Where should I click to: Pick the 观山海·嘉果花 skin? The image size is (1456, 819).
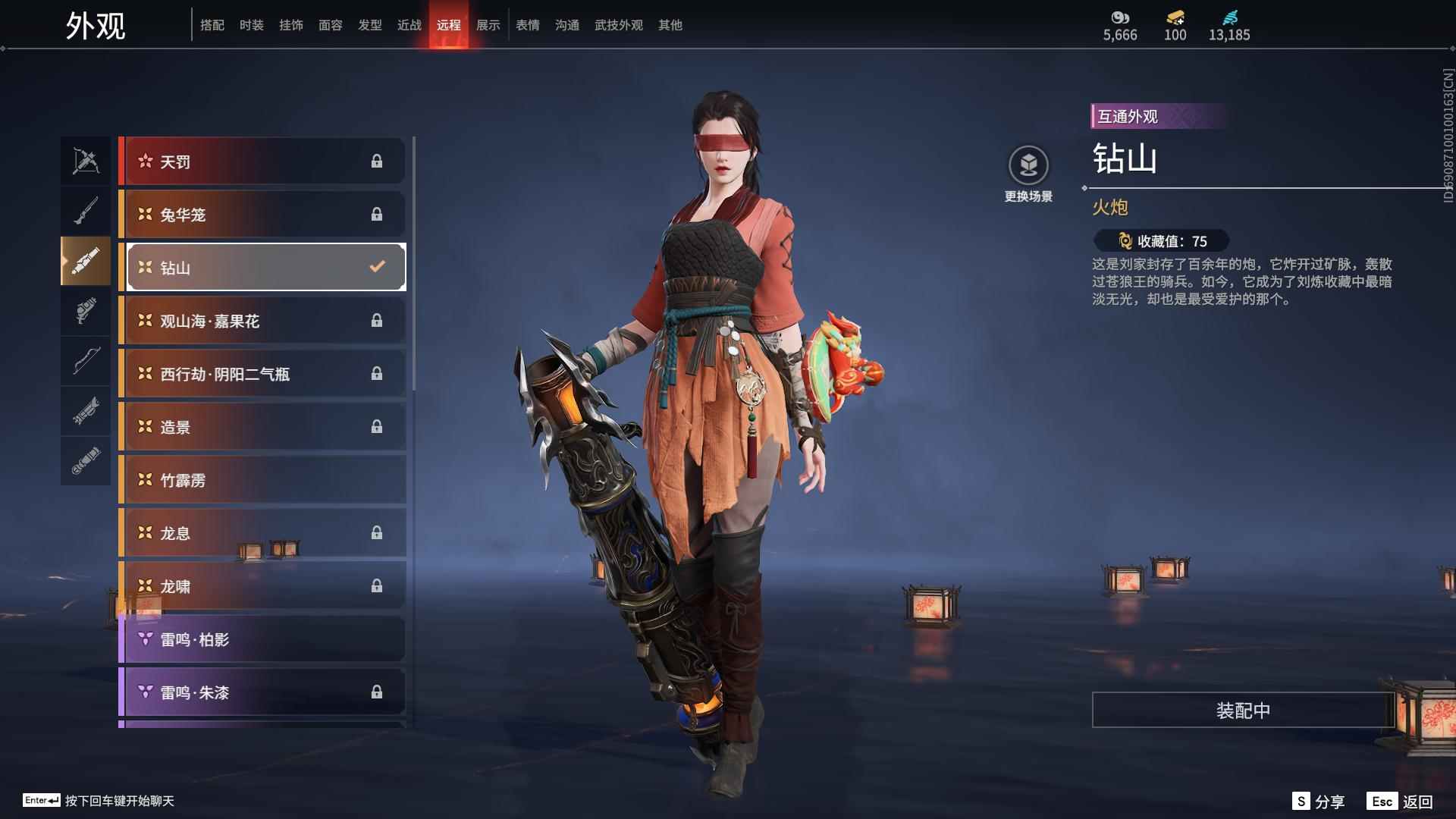[x=262, y=321]
